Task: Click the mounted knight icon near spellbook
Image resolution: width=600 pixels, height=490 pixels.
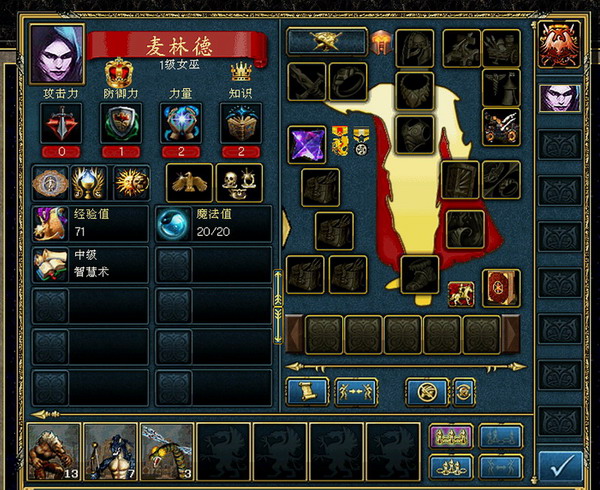Action: tap(461, 294)
